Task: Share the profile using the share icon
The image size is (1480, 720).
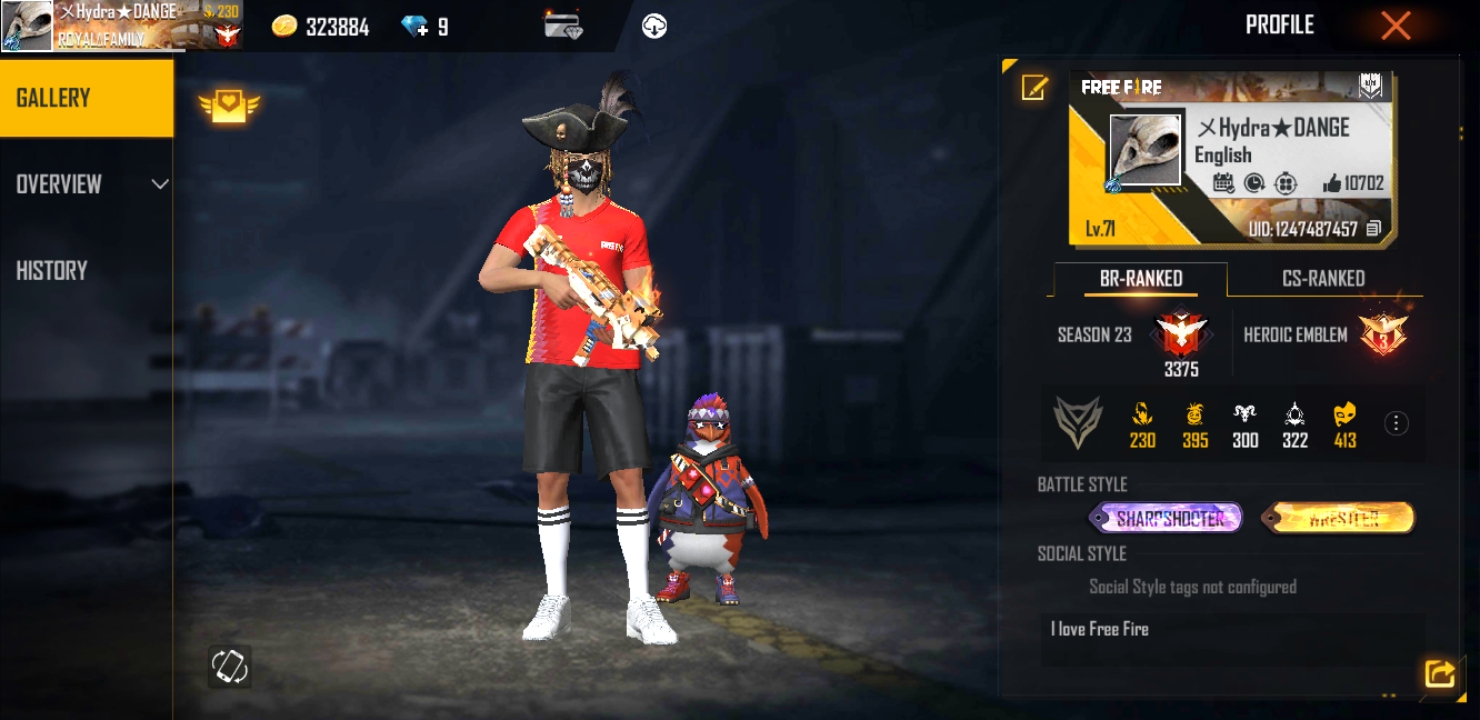Action: [1438, 673]
